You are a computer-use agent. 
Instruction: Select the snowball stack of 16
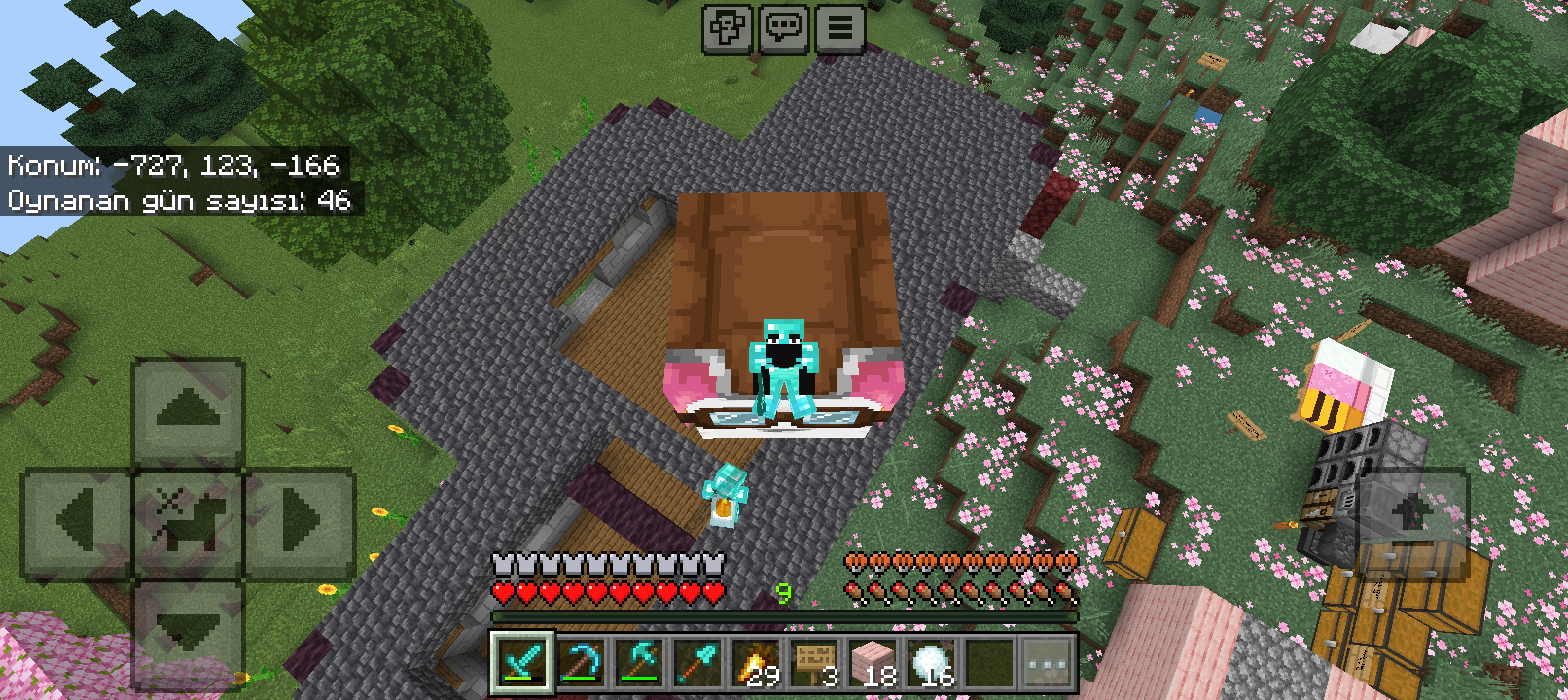point(931,664)
